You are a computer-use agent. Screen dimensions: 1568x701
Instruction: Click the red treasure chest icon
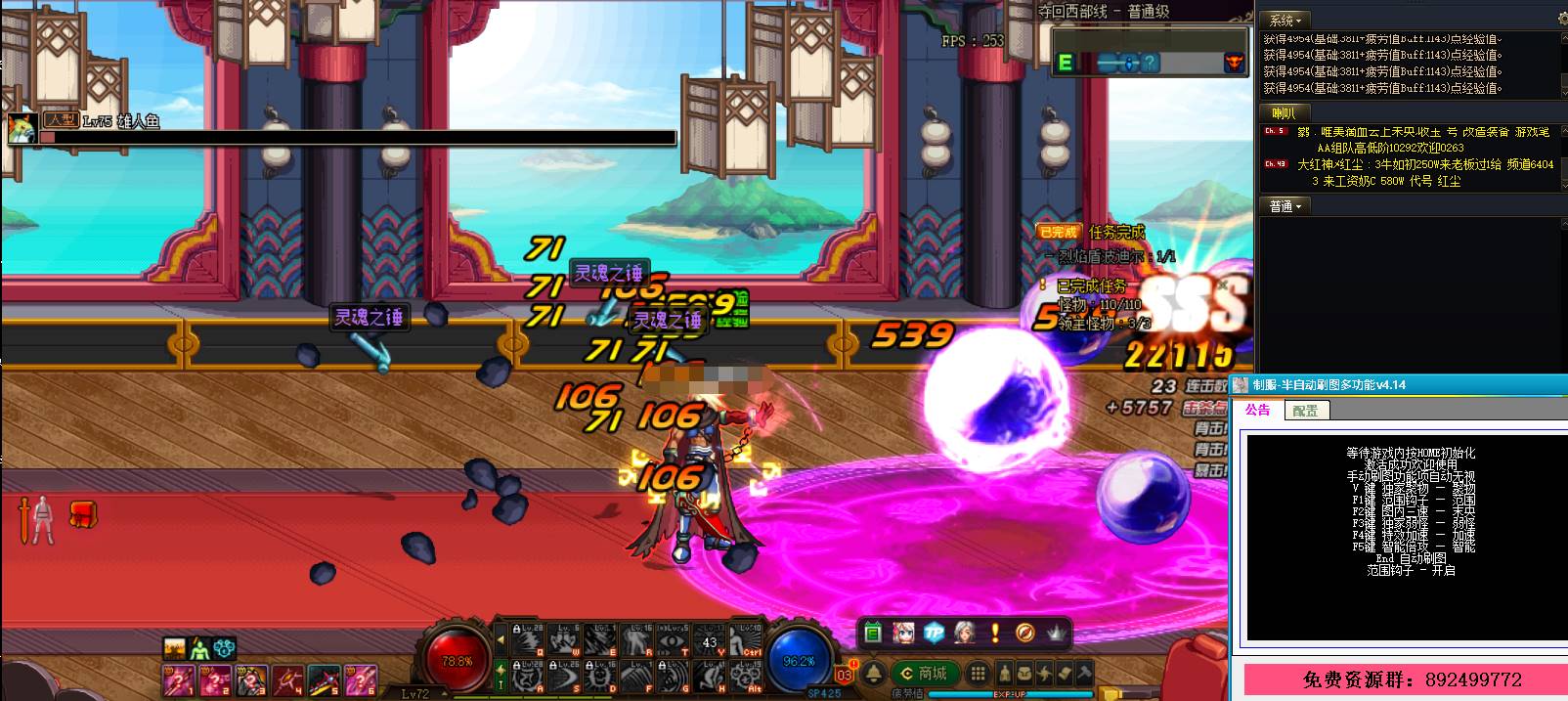click(x=83, y=512)
